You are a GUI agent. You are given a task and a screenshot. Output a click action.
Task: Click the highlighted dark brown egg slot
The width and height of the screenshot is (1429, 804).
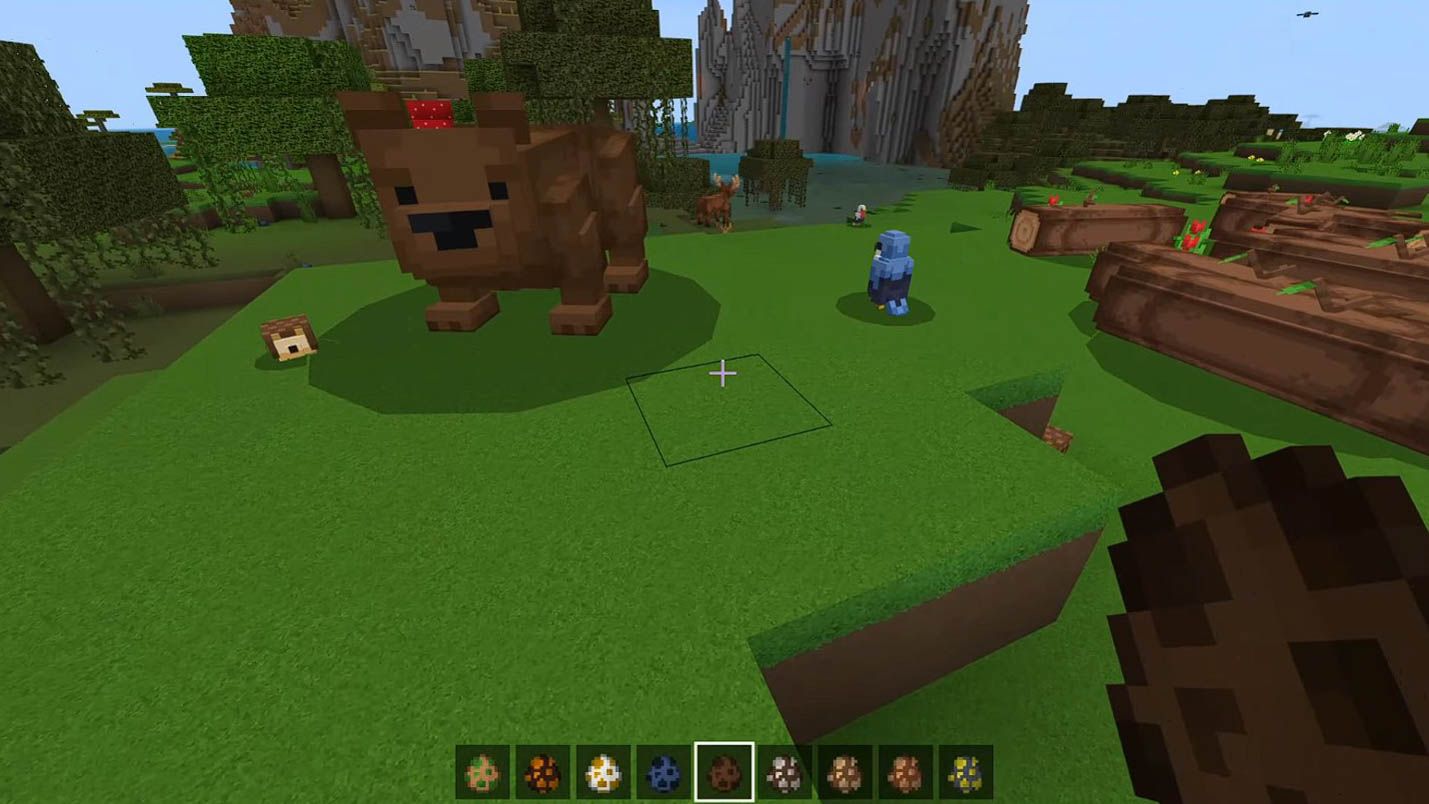coord(724,773)
